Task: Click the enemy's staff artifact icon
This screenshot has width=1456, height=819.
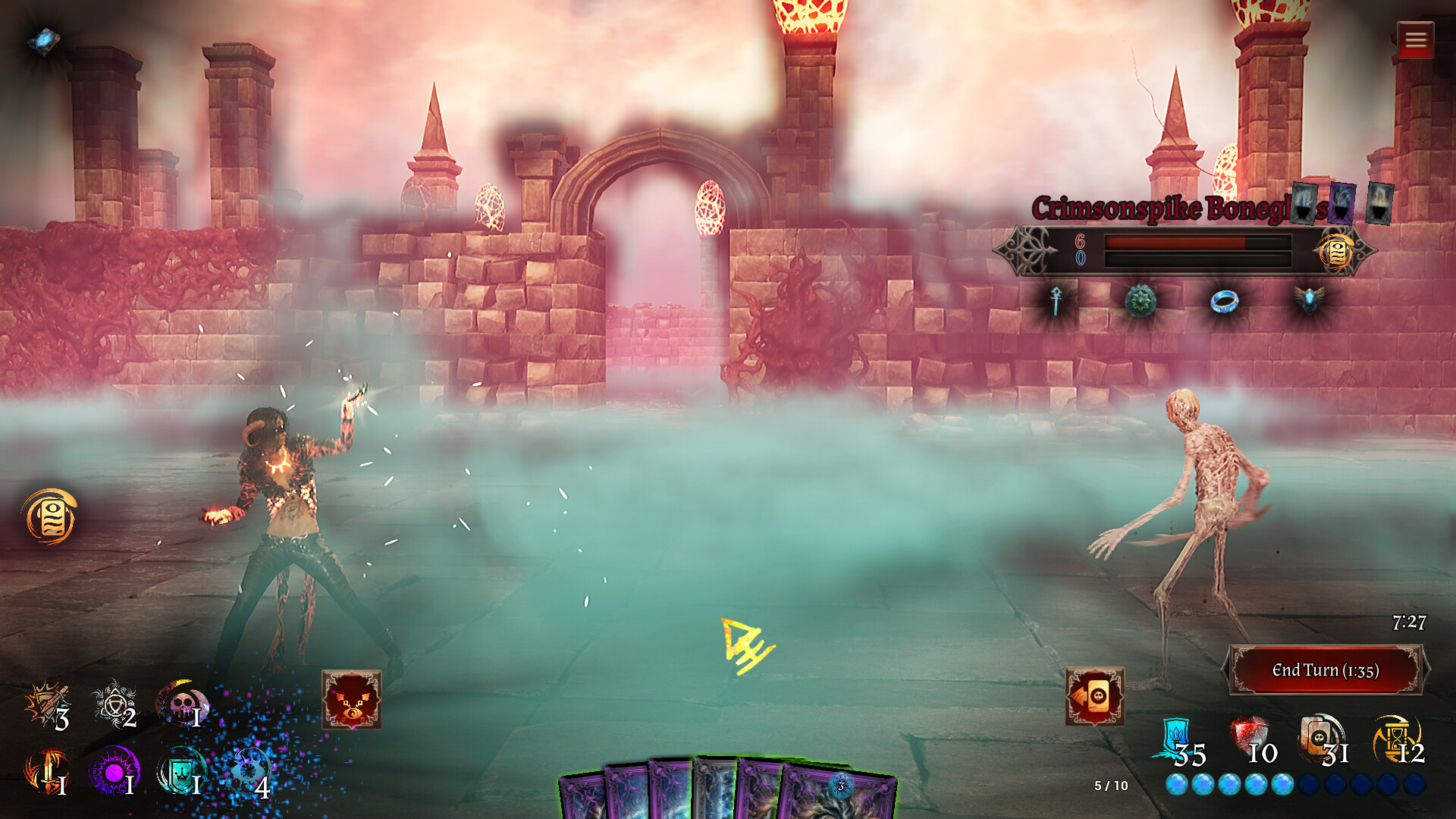Action: pos(1056,301)
